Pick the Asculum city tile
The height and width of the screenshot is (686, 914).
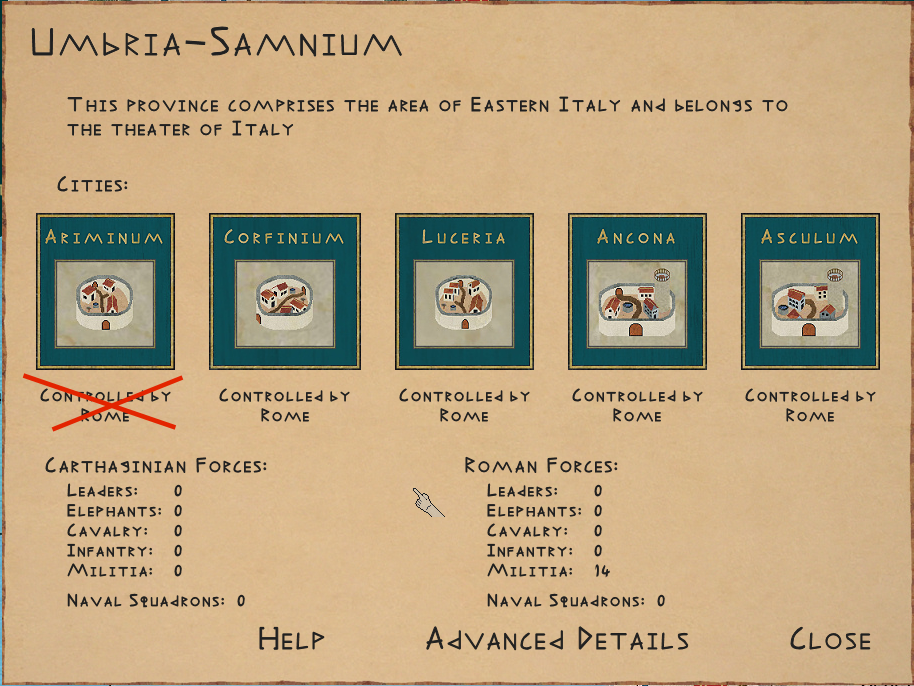coord(810,291)
